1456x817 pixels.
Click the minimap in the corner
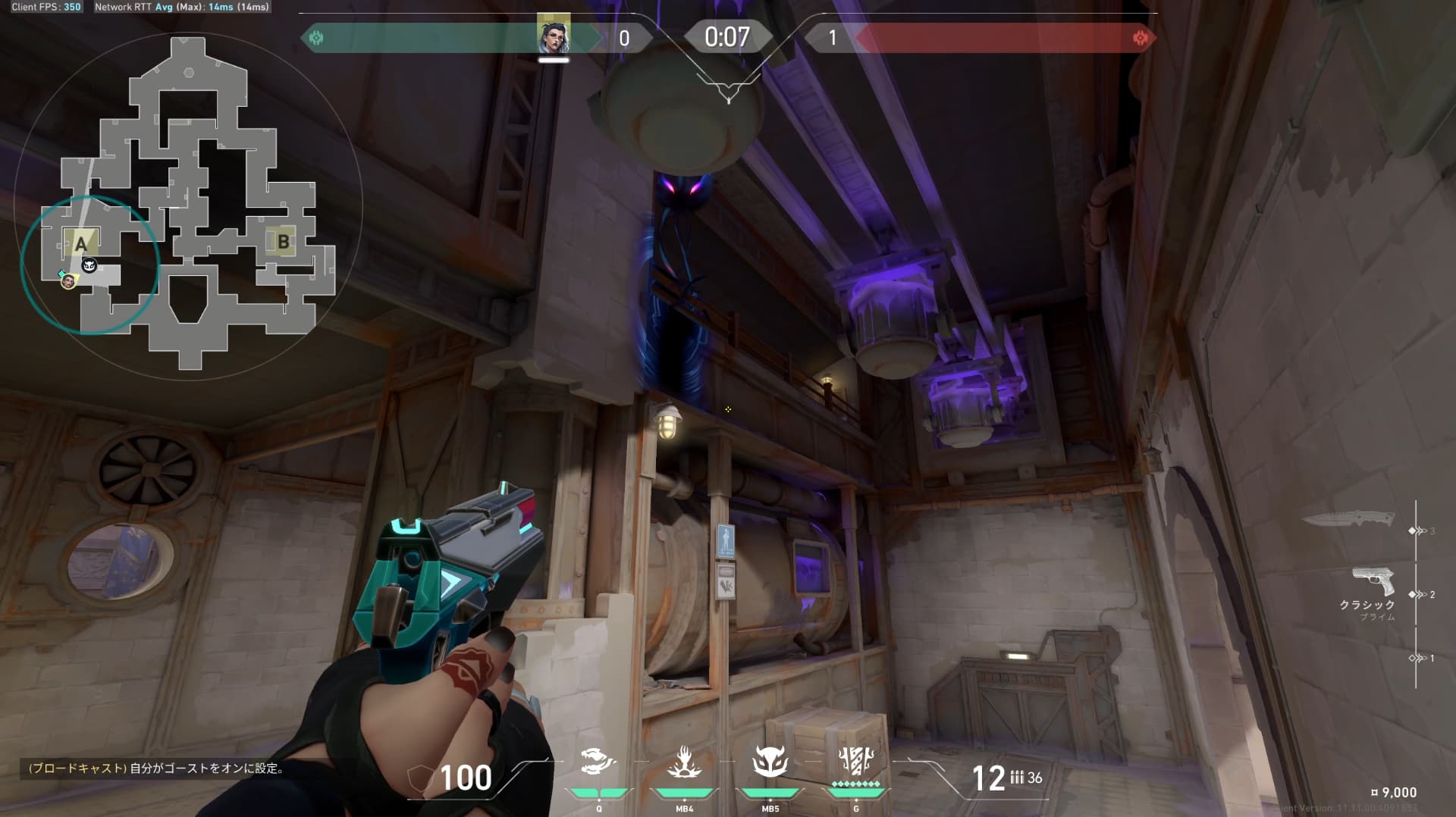188,205
